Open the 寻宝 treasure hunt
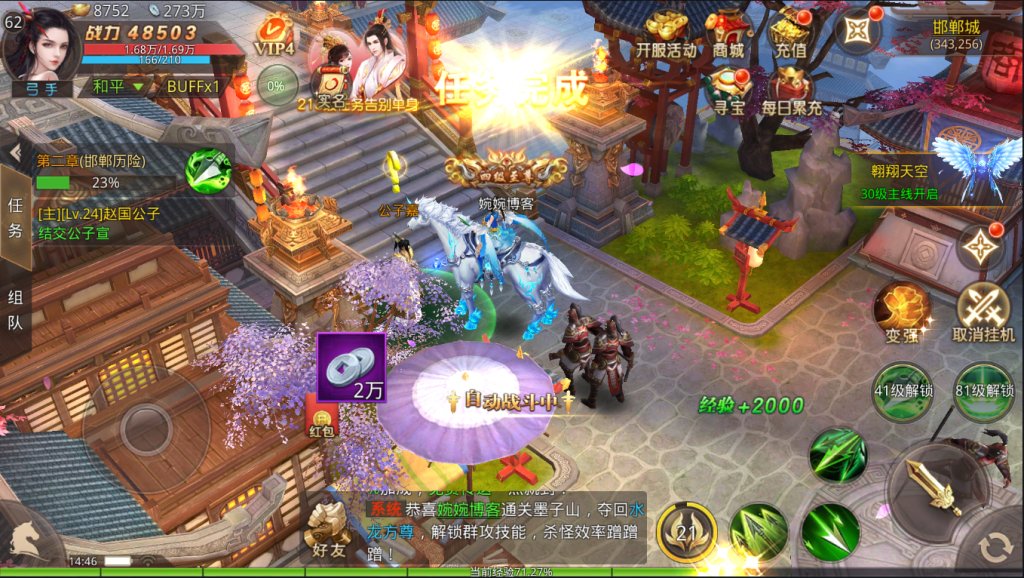1024x578 pixels. tap(729, 90)
